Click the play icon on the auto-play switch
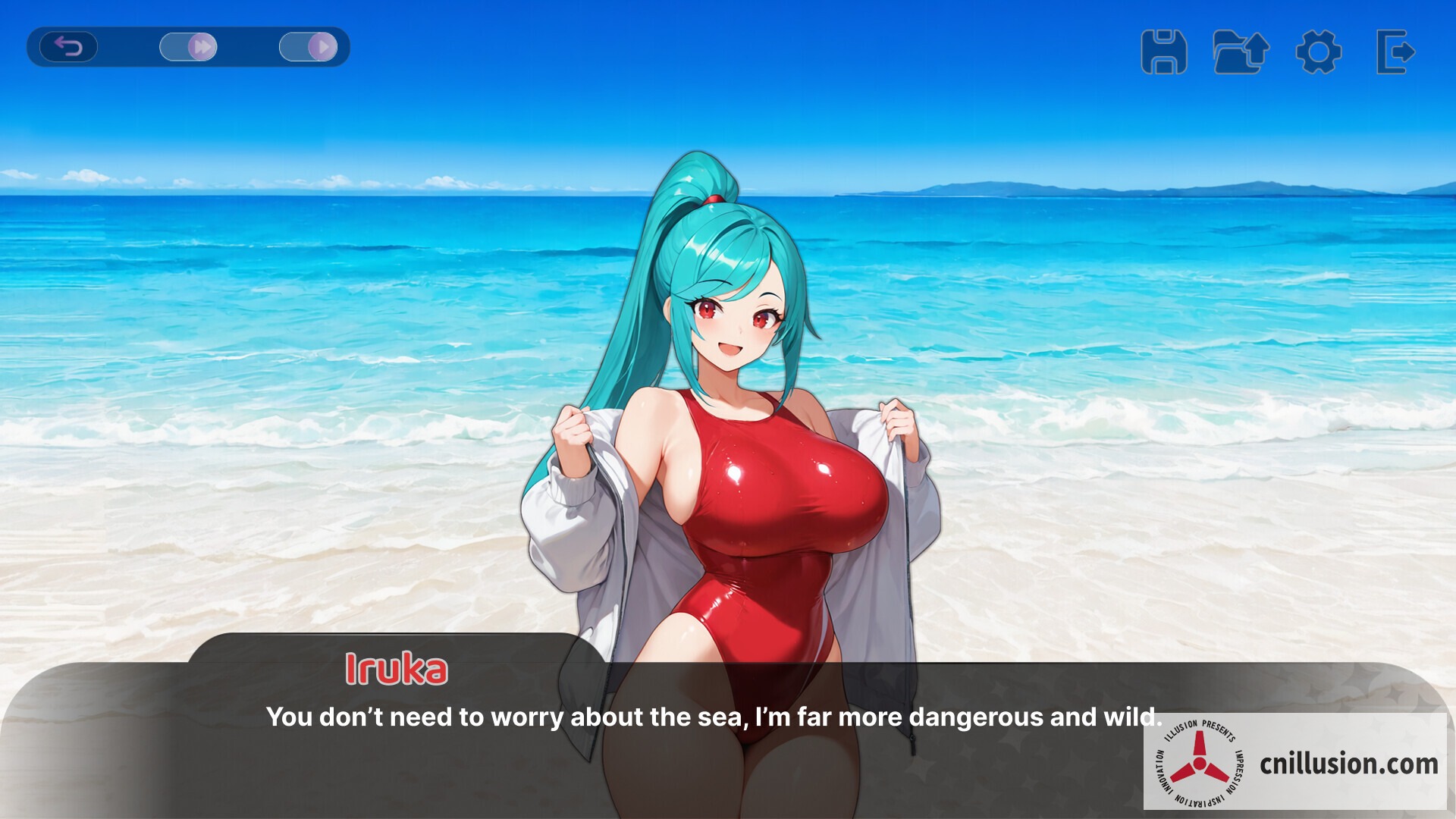This screenshot has width=1456, height=819. point(322,47)
